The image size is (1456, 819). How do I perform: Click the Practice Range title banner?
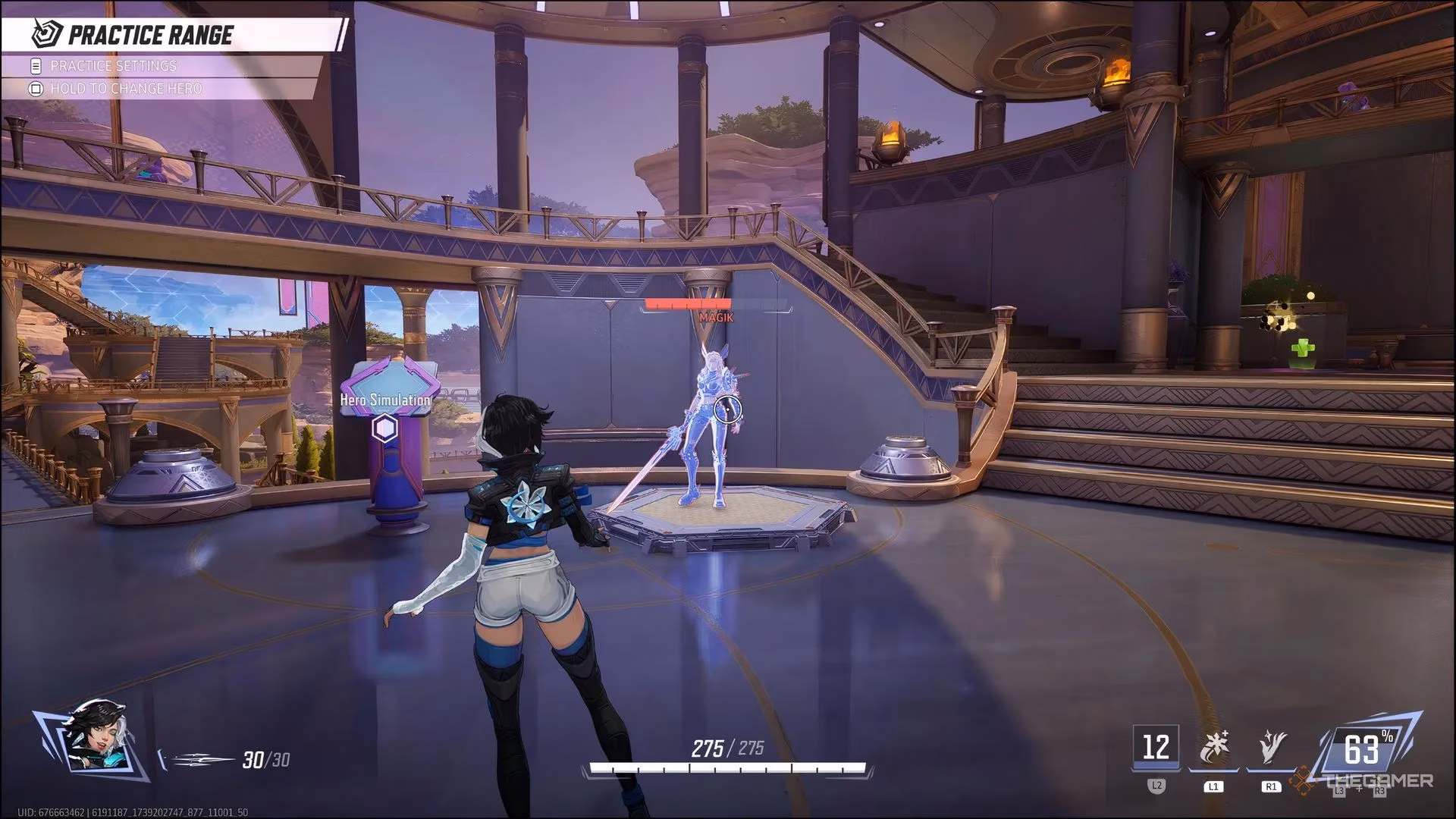click(150, 35)
